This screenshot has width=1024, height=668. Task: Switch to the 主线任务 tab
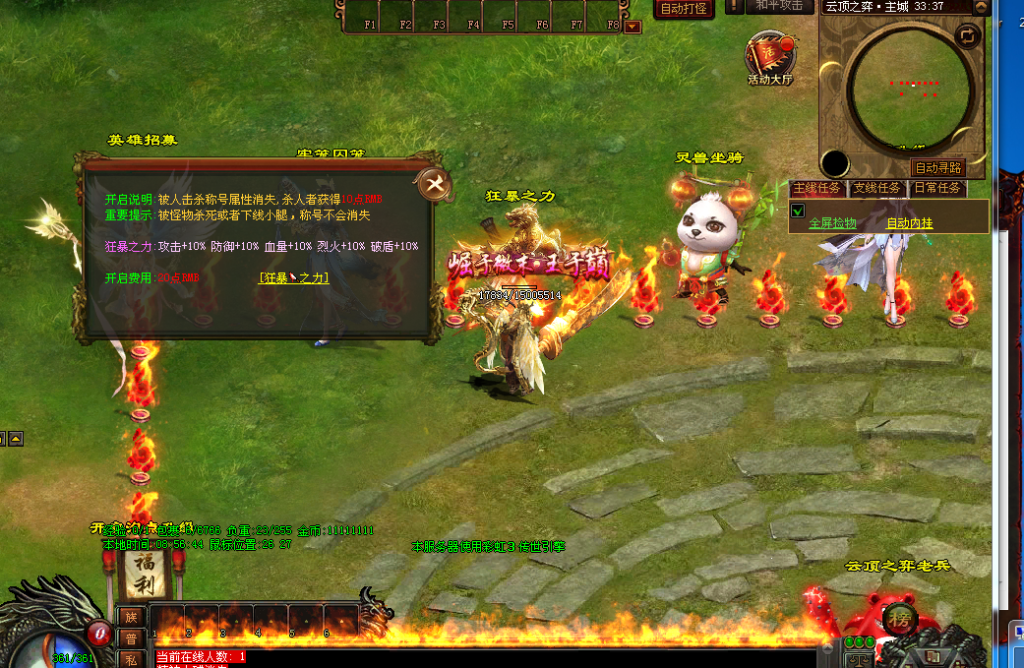pyautogui.click(x=818, y=188)
